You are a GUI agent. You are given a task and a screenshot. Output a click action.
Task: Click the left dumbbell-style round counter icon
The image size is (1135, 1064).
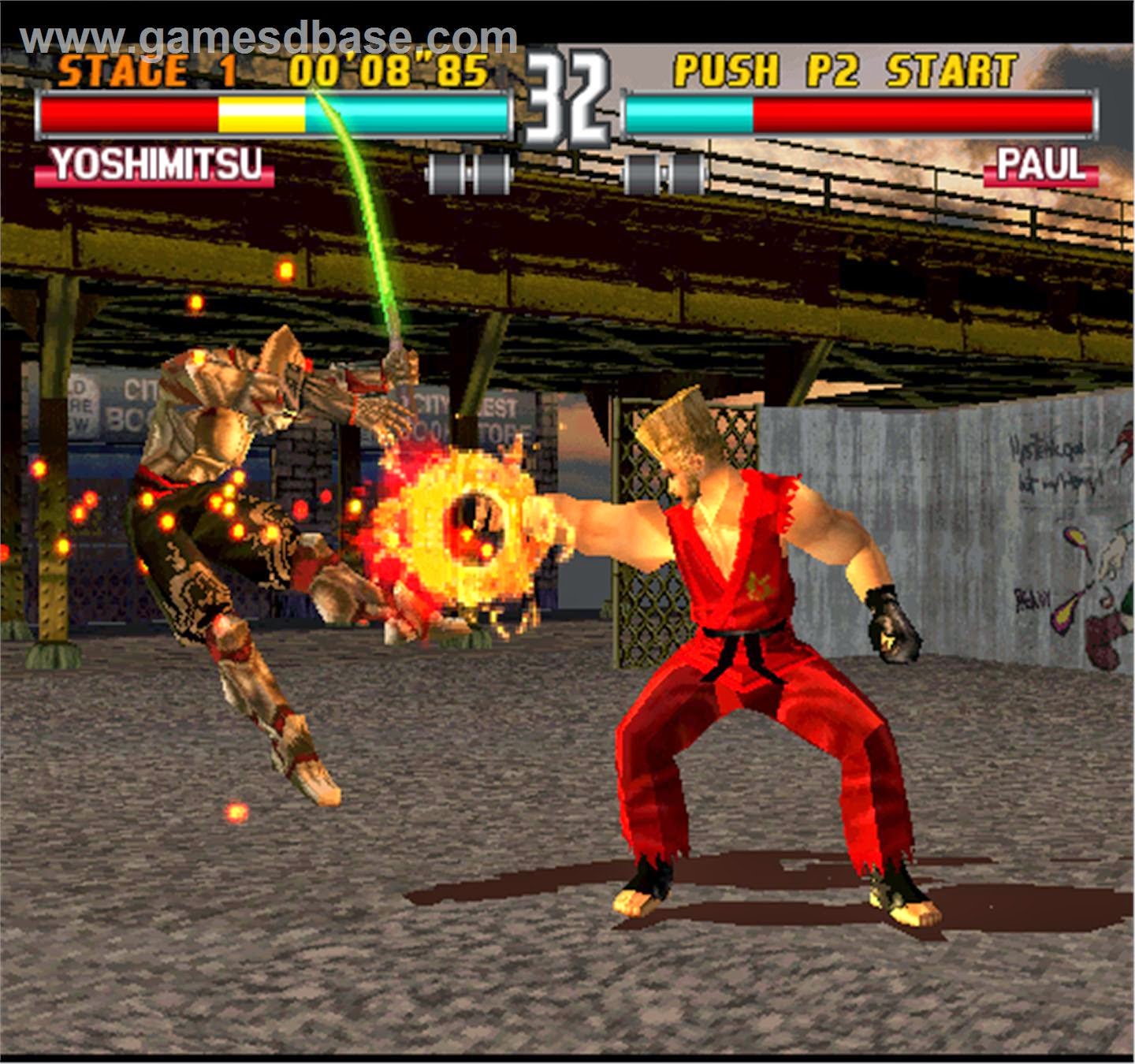(471, 169)
